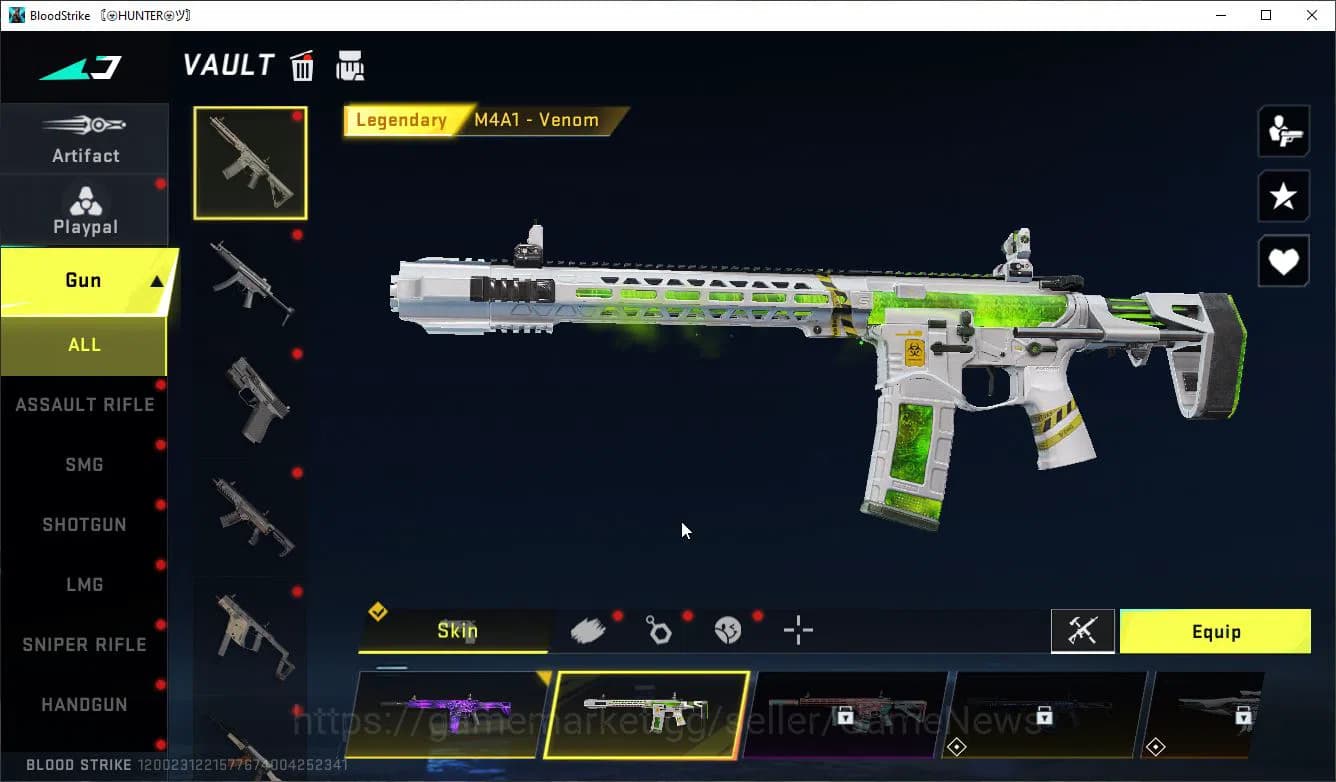Image resolution: width=1336 pixels, height=782 pixels.
Task: Switch to the Skin tab
Action: (x=457, y=631)
